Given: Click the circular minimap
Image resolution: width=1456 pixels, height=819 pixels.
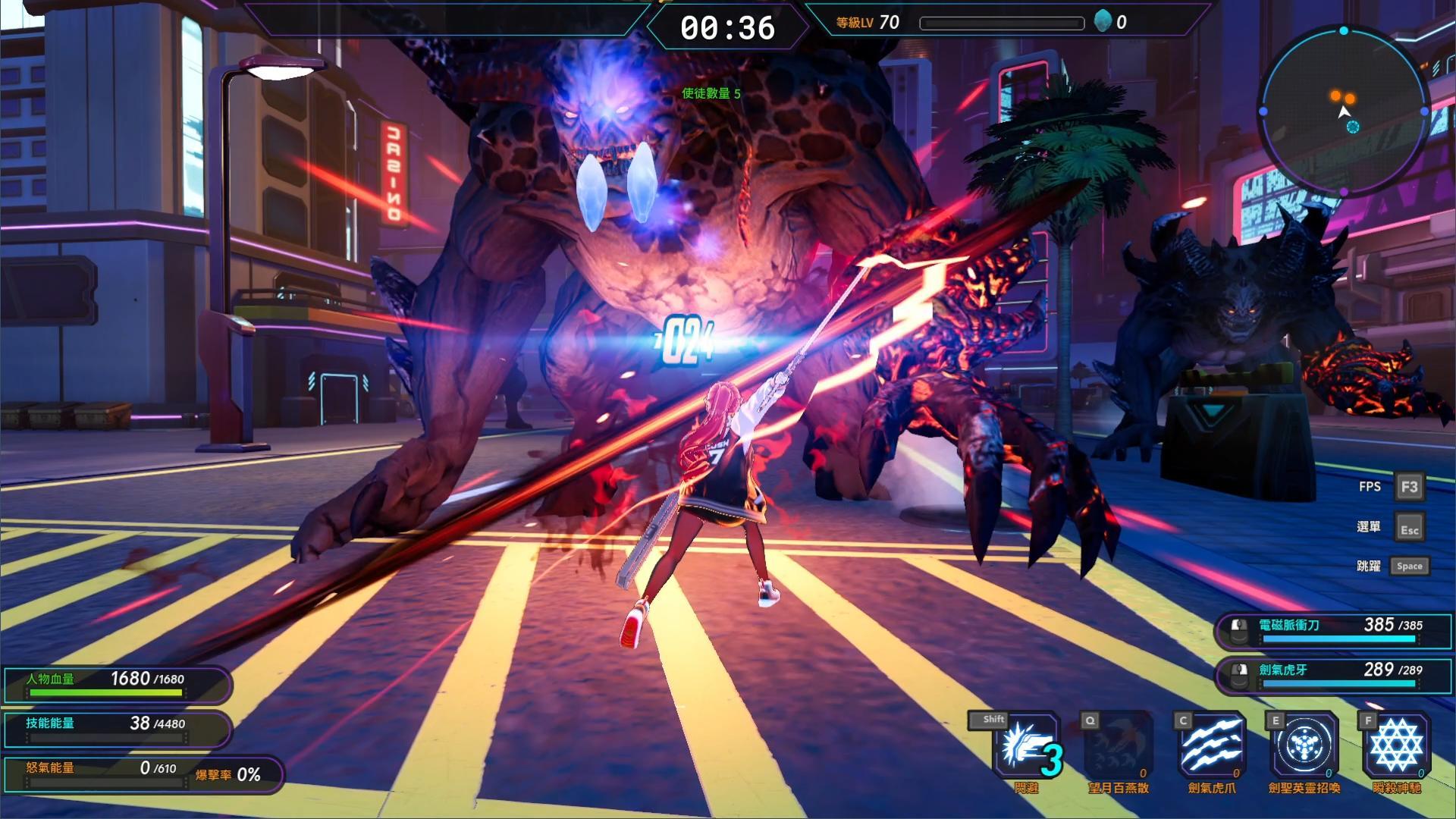Looking at the screenshot, I should click(1343, 111).
